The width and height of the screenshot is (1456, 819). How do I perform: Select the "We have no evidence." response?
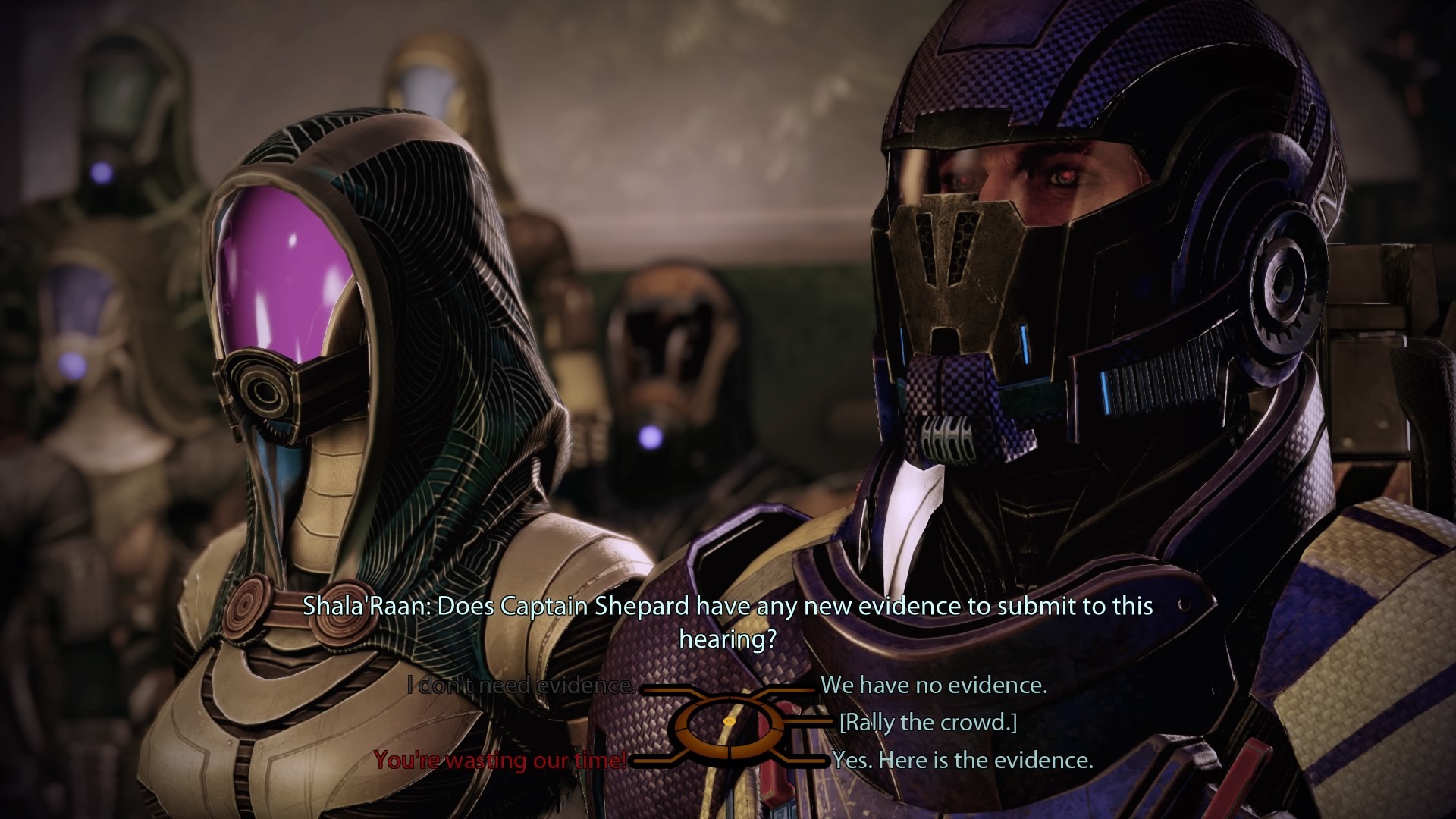pos(937,686)
